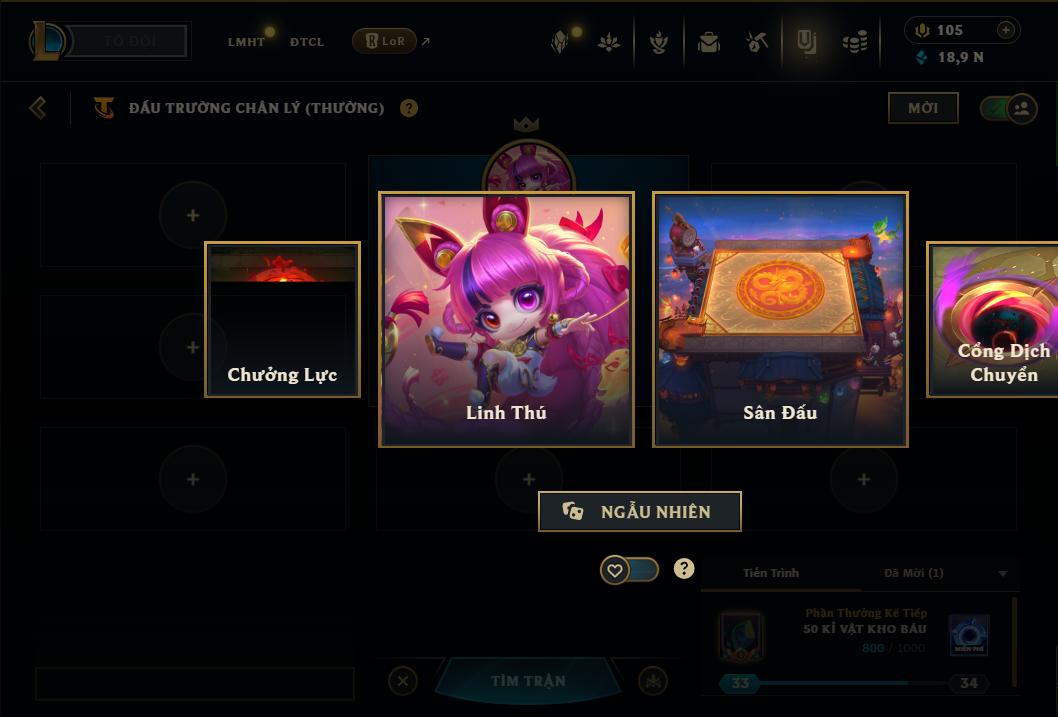Viewport: 1058px width, 717px height.
Task: Open the Đã Mời (1) tab
Action: (914, 573)
